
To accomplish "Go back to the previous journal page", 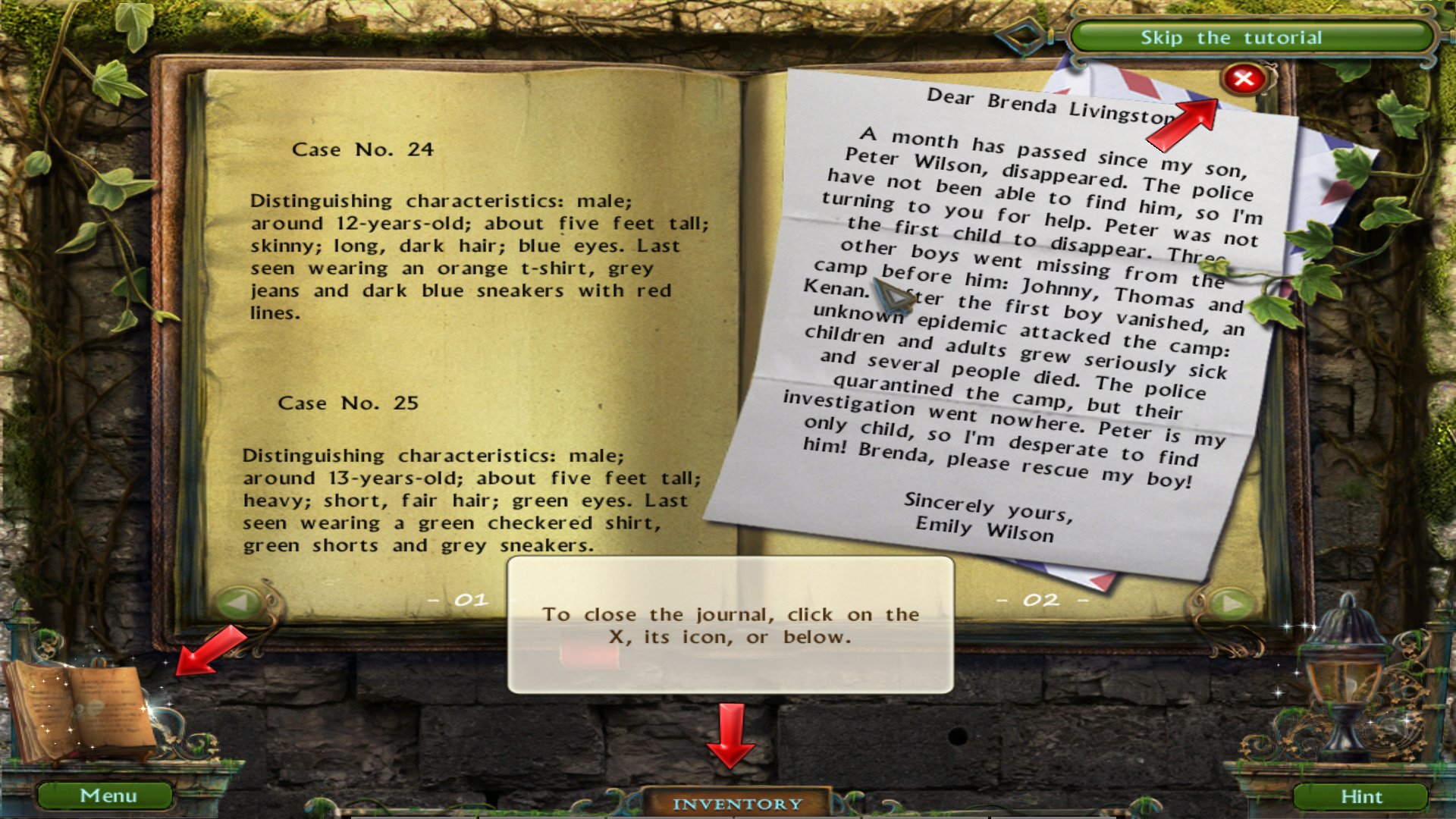I will coord(239,604).
